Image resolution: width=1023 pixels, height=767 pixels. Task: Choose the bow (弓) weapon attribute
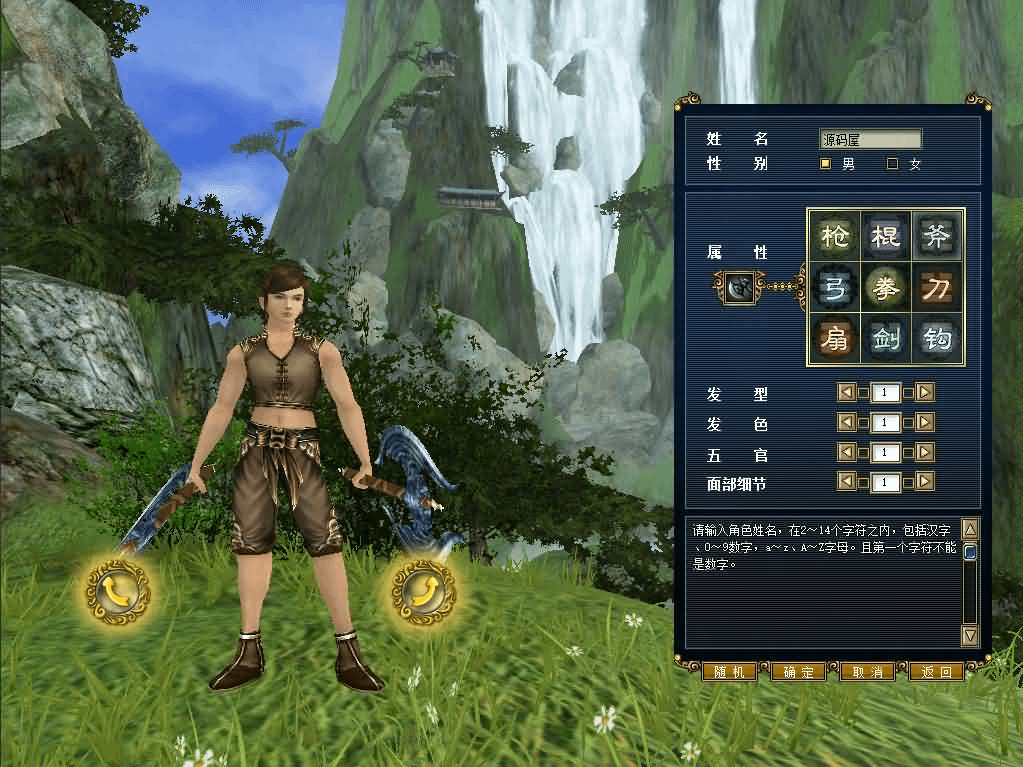834,288
